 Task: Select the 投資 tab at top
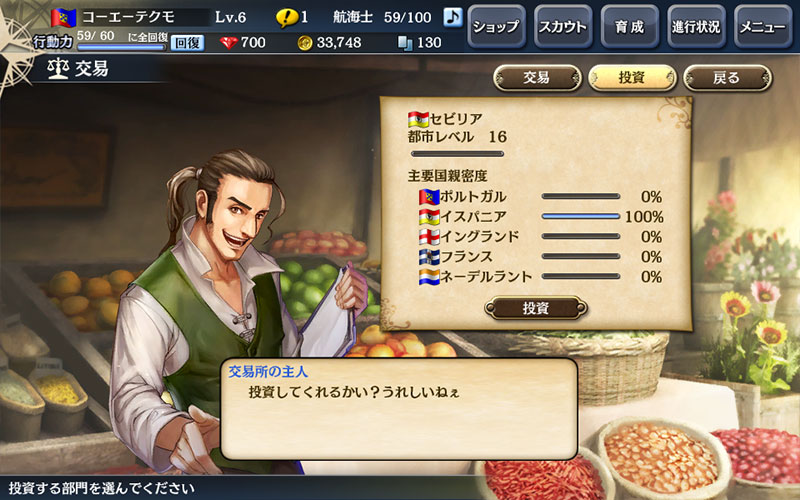point(632,78)
